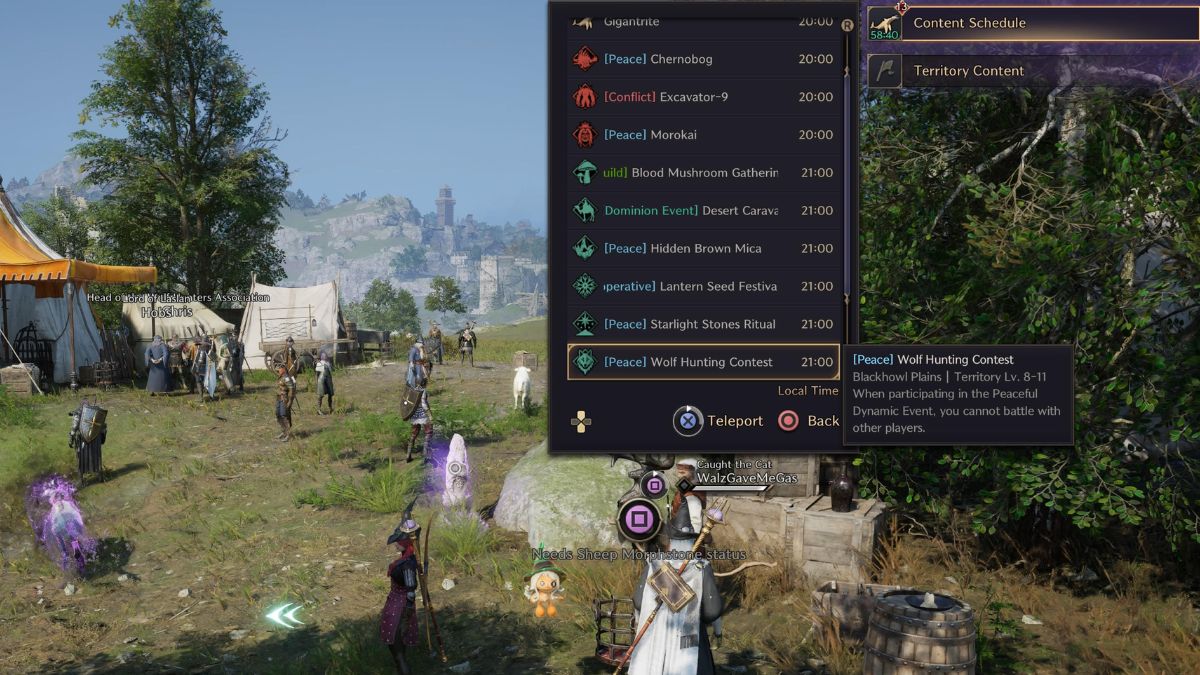
Task: Select the Gigantrite schedule entry
Action: (703, 22)
